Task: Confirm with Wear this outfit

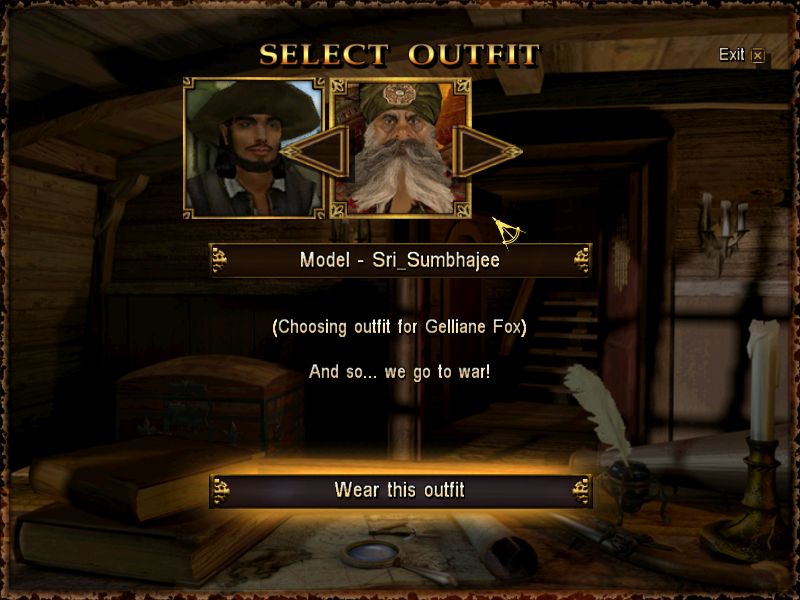Action: (x=400, y=490)
